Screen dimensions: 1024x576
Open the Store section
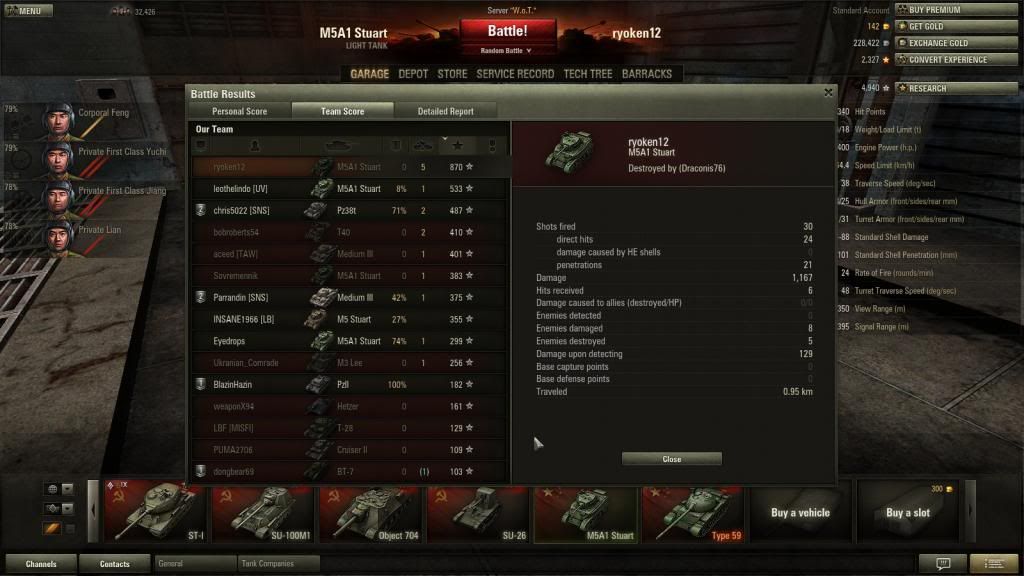click(x=452, y=74)
